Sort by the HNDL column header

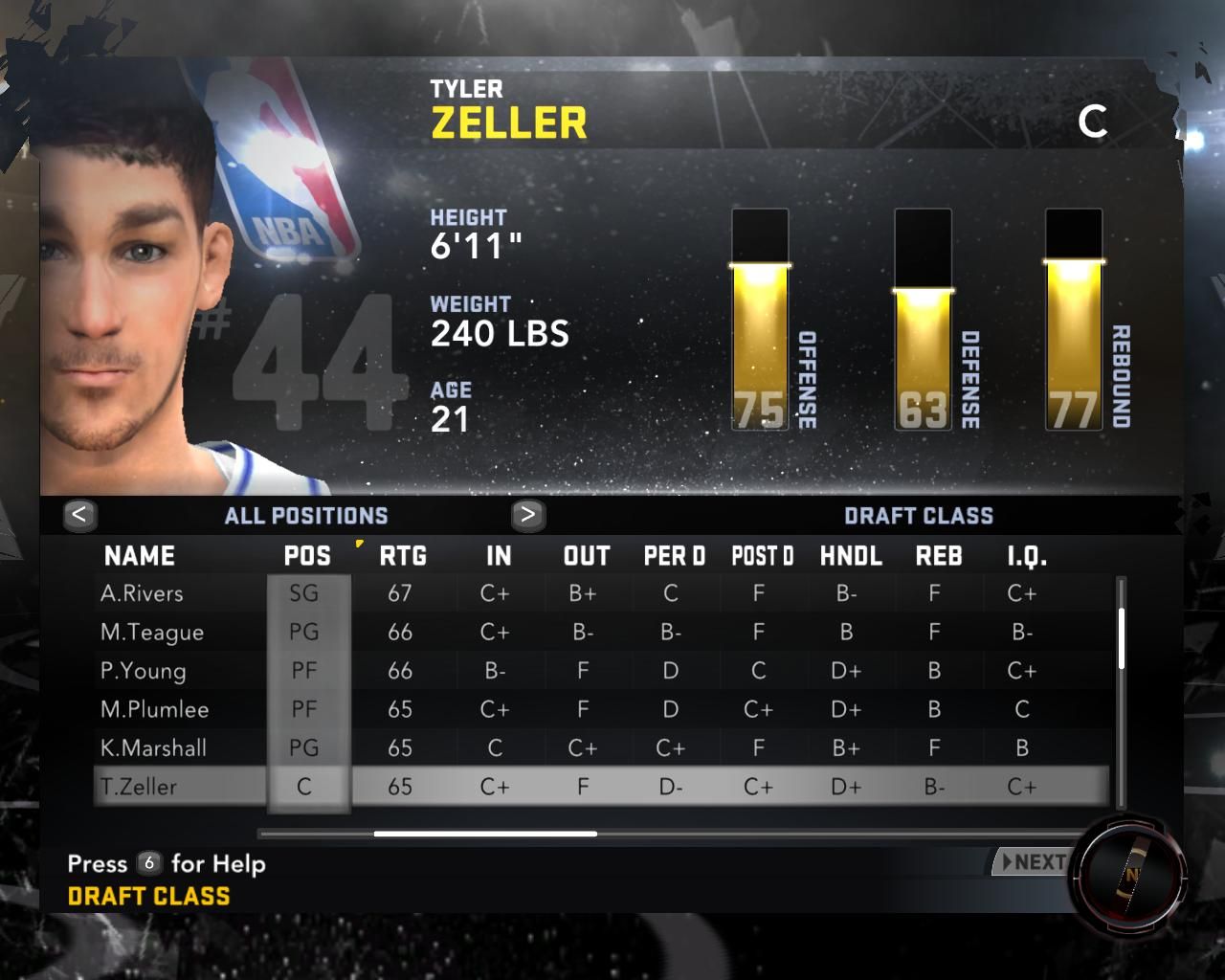pyautogui.click(x=851, y=556)
